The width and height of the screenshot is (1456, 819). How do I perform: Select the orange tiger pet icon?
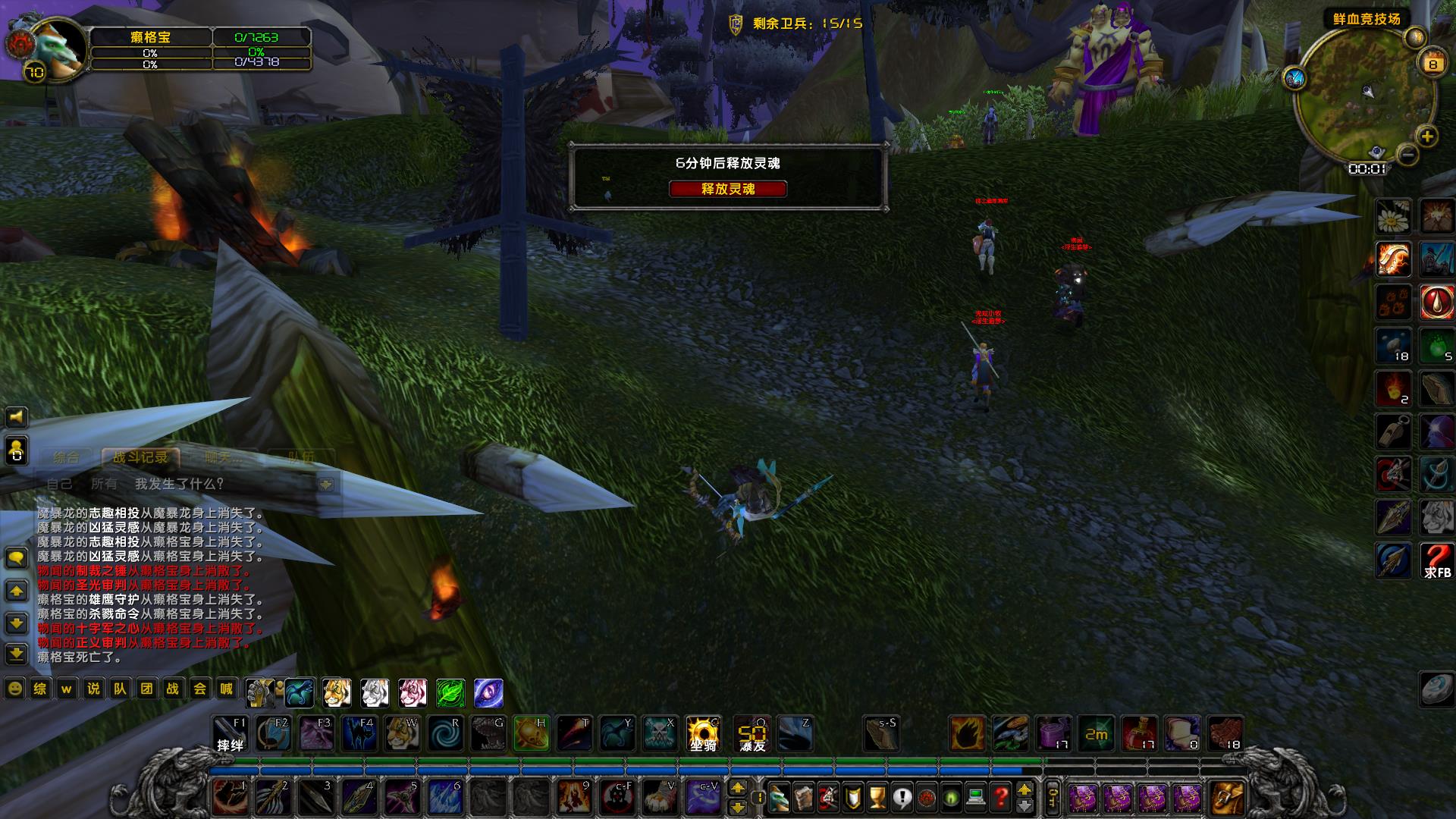337,692
